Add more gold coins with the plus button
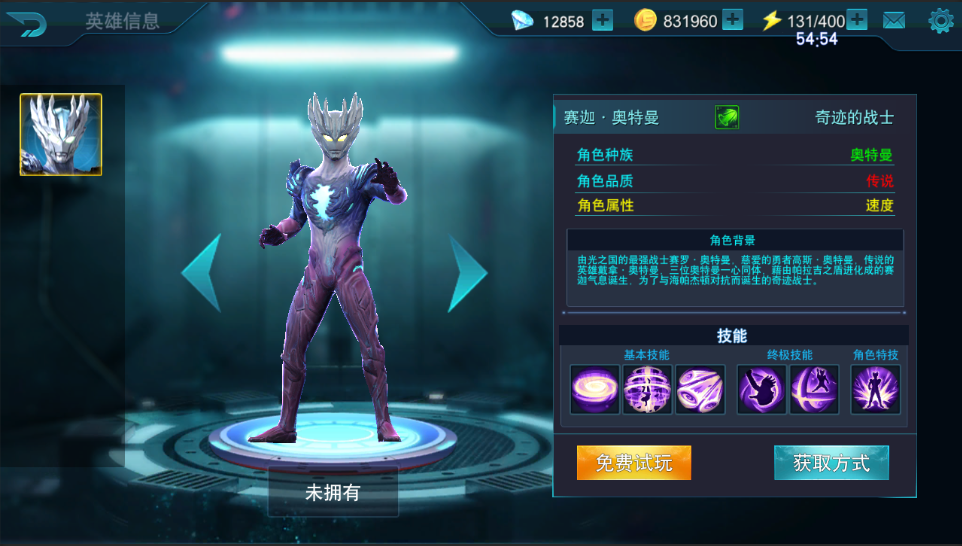962x546 pixels. point(732,20)
